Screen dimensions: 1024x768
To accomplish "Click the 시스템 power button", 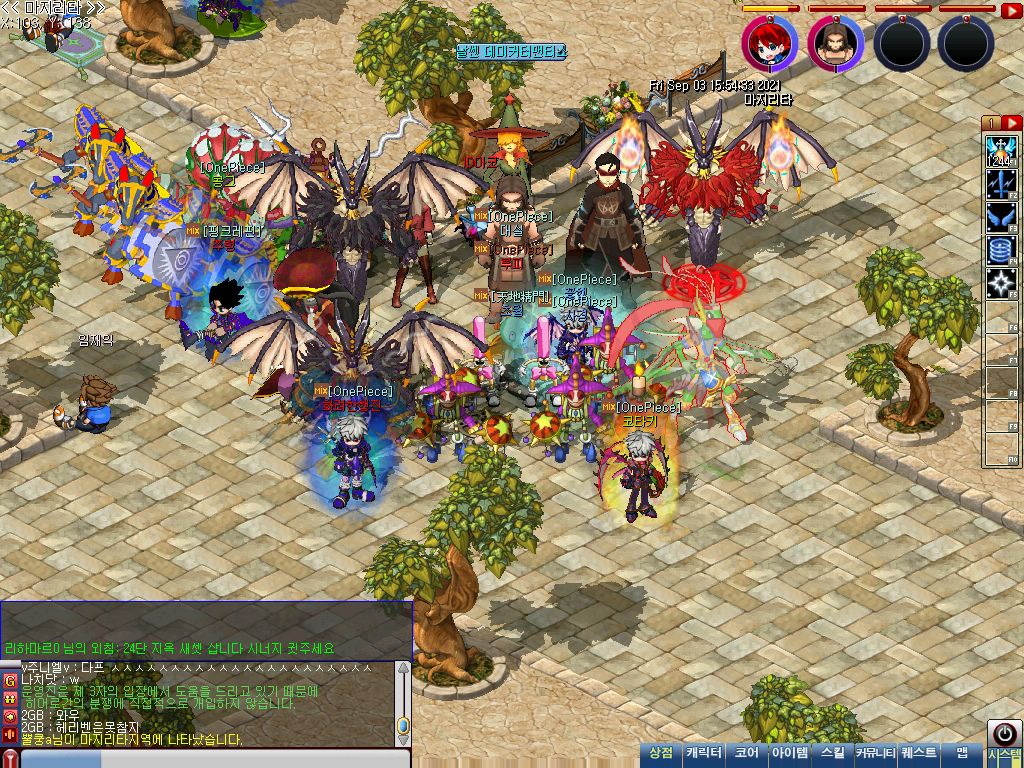I will click(x=1004, y=732).
